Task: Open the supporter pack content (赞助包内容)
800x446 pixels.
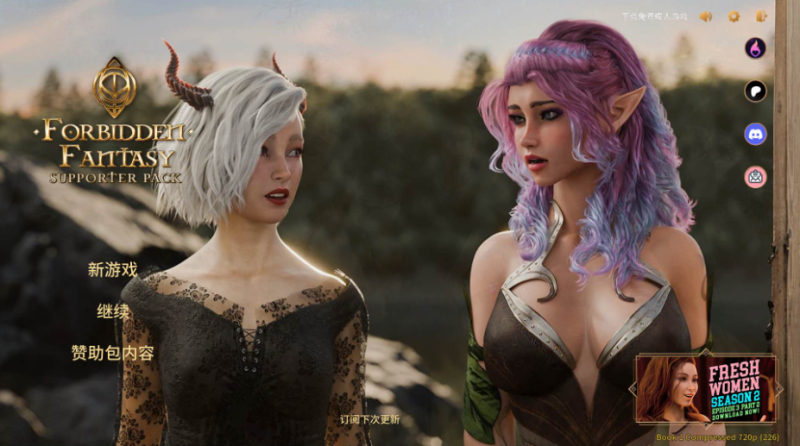Action: [x=112, y=353]
